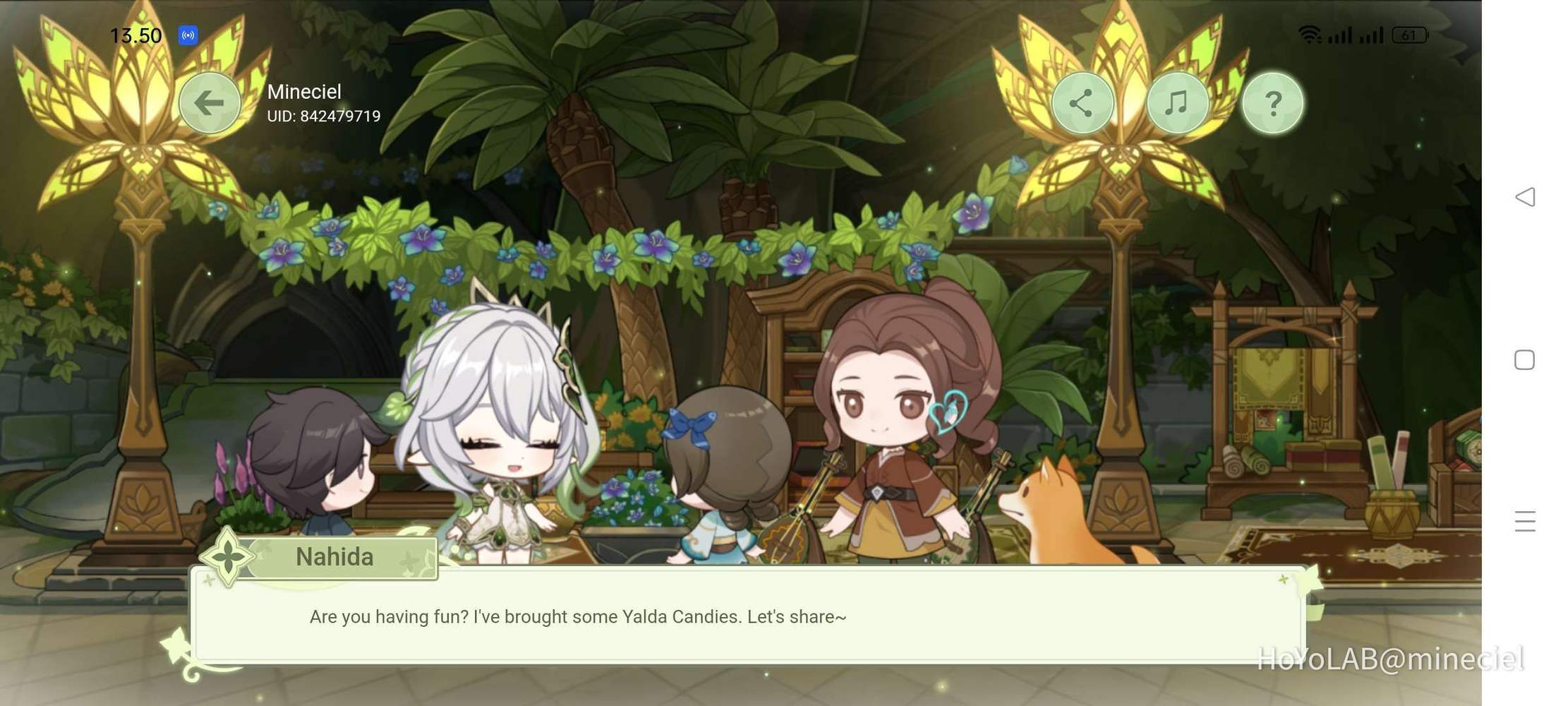Toggle the Nahida nameplate banner
Image resolution: width=1568 pixels, height=706 pixels.
pyautogui.click(x=334, y=557)
